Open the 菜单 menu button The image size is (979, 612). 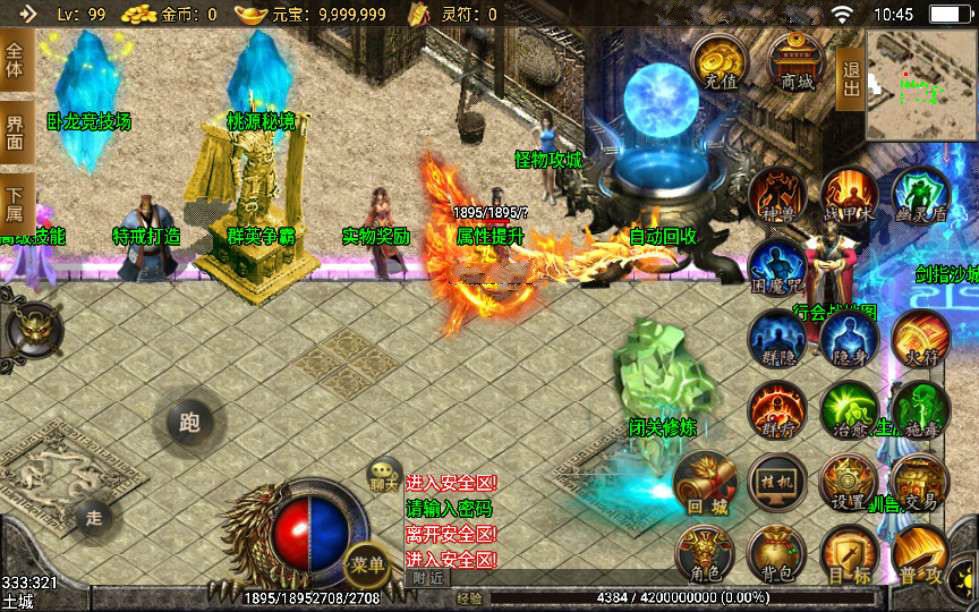pyautogui.click(x=366, y=565)
